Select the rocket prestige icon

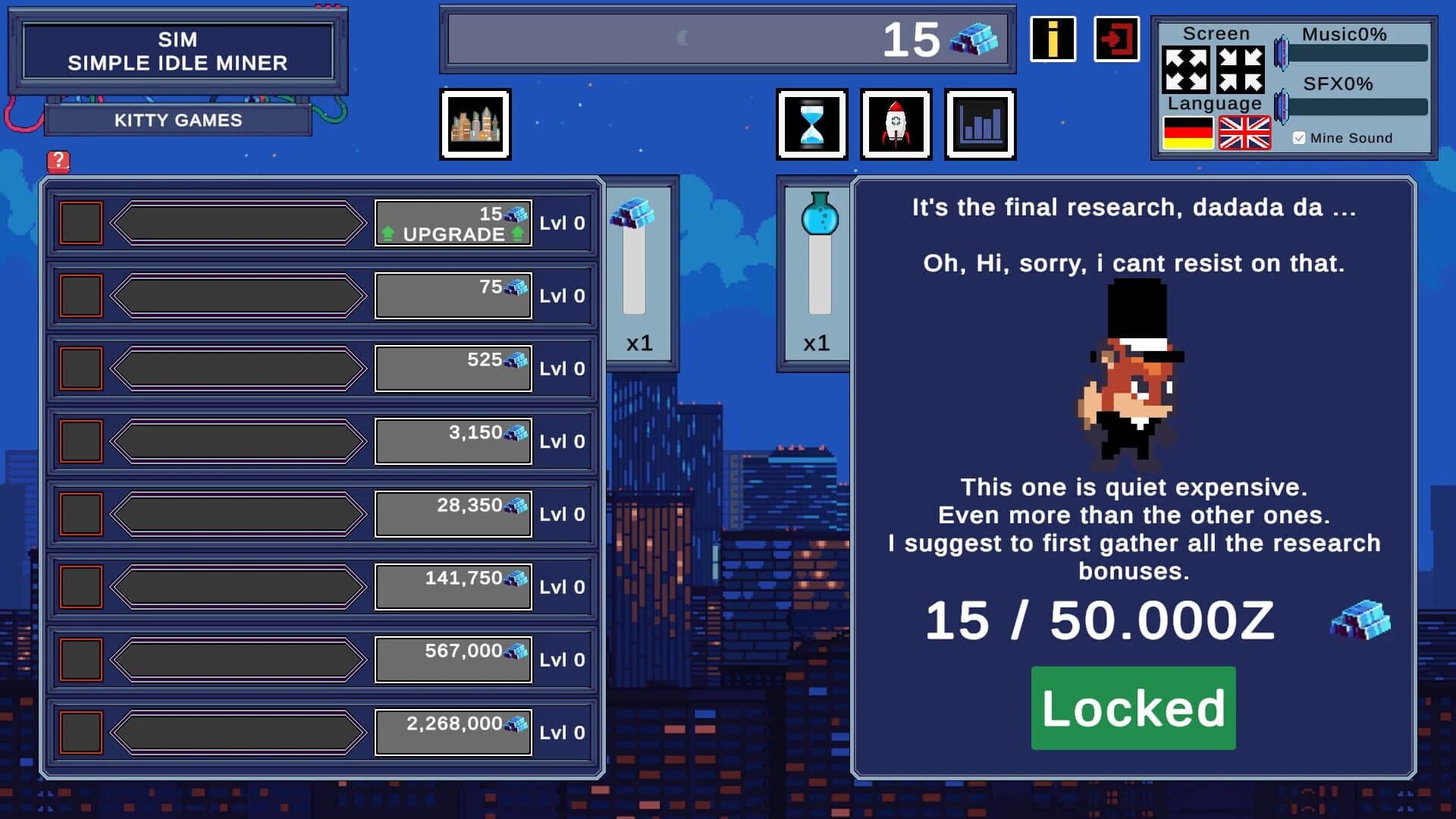(896, 124)
